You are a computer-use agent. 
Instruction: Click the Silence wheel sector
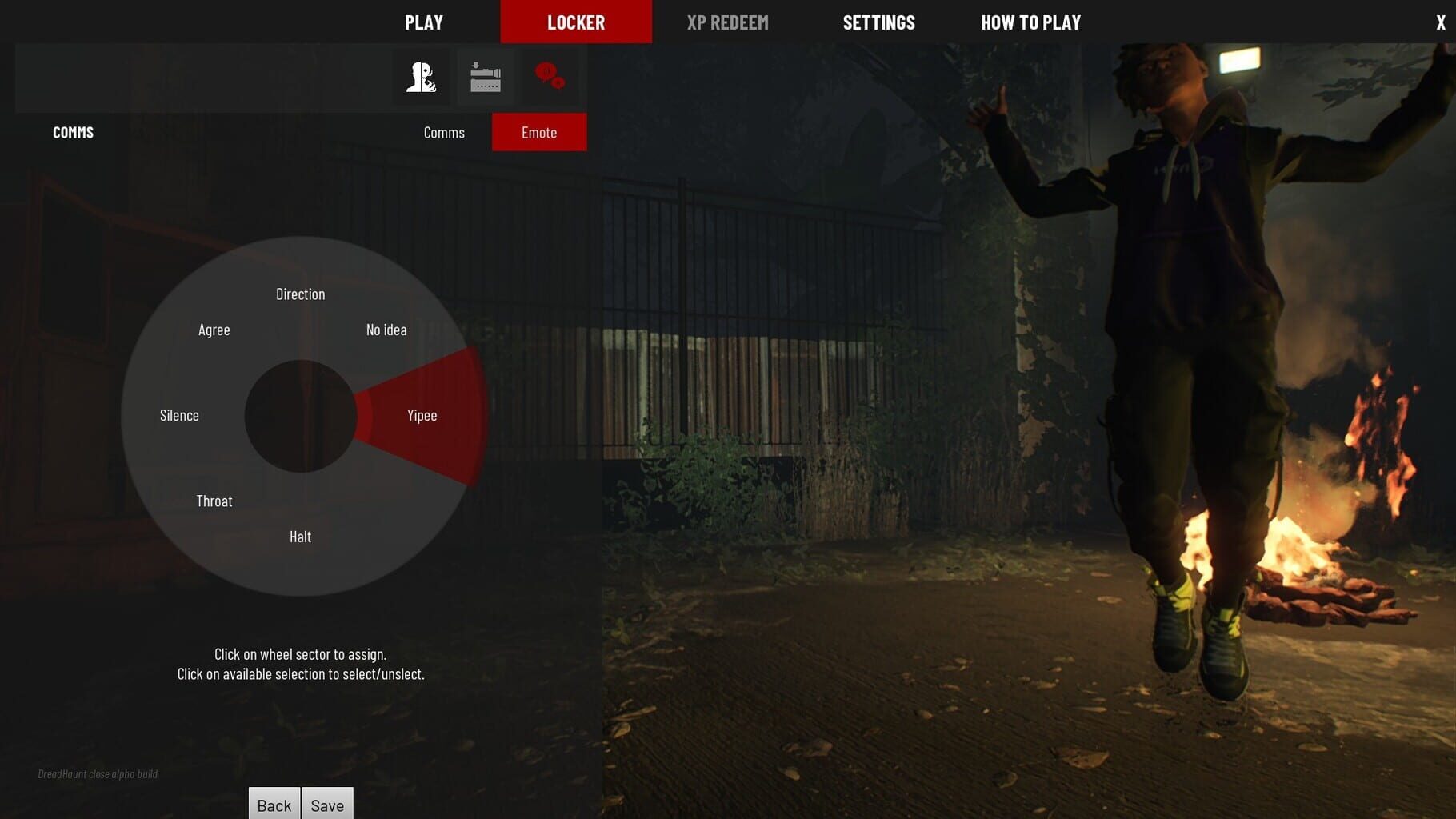178,415
